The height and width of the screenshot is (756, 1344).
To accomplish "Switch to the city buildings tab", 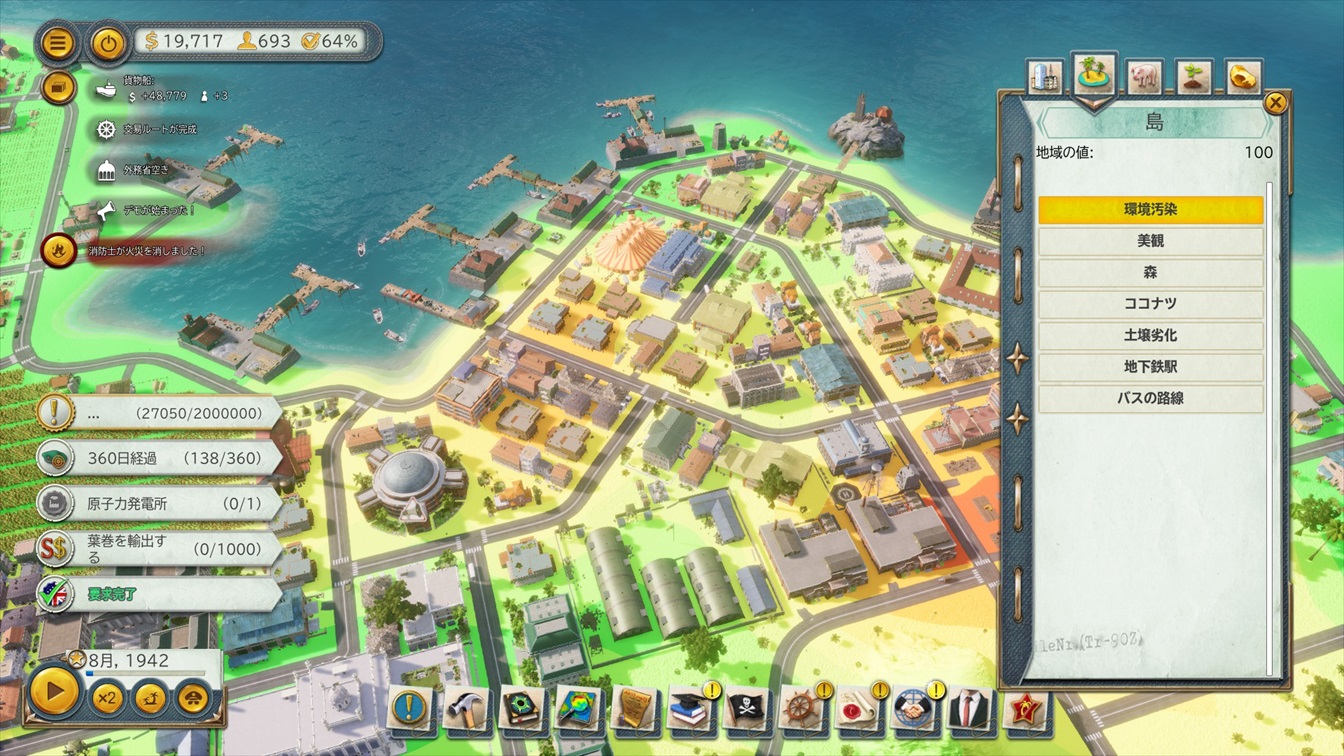I will tap(1043, 77).
